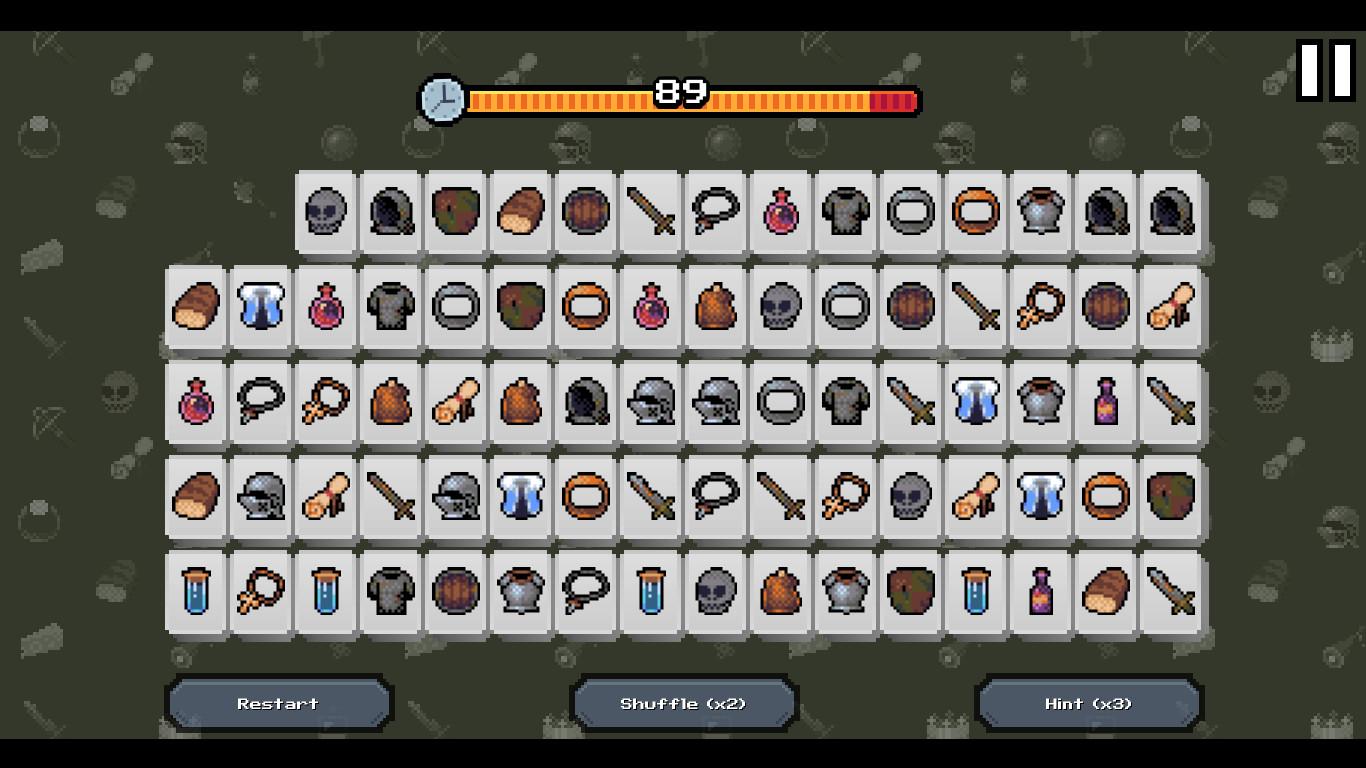Select the whip tile in the top row
The height and width of the screenshot is (768, 1366).
[716, 213]
